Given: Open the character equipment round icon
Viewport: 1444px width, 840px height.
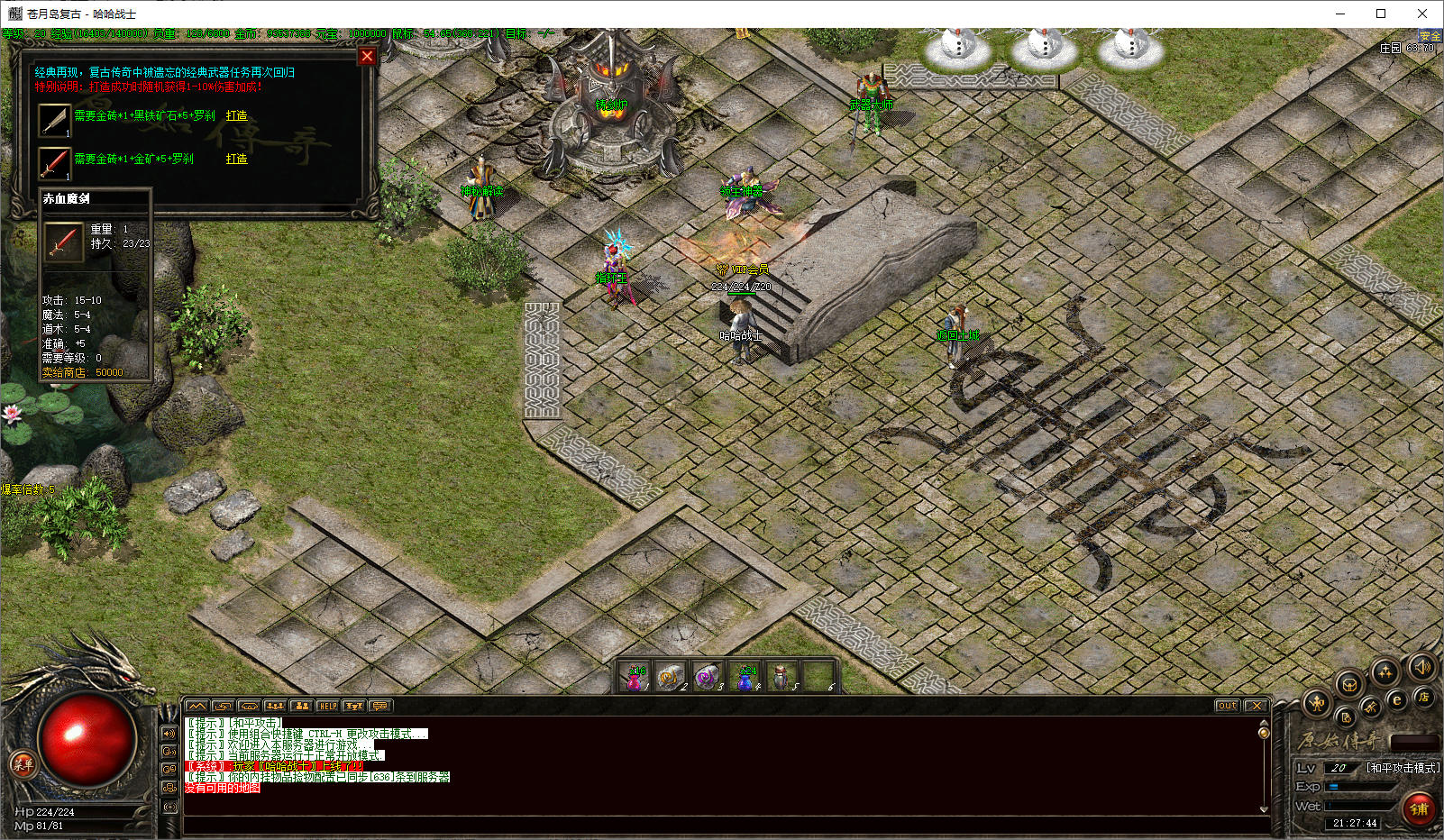Looking at the screenshot, I should click(1317, 702).
